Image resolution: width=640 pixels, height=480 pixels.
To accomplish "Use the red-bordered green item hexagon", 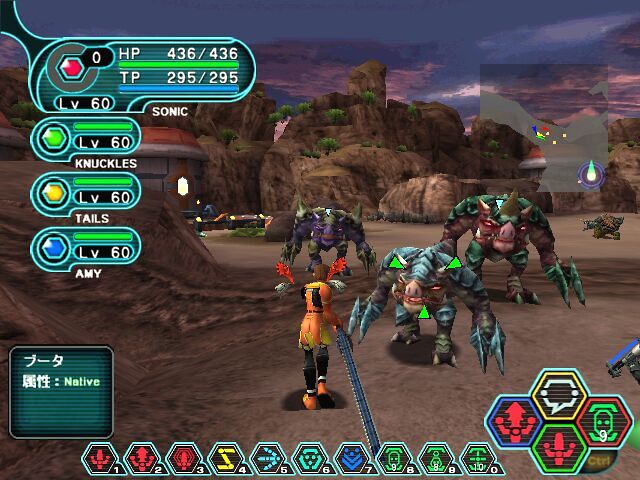I will (x=602, y=422).
